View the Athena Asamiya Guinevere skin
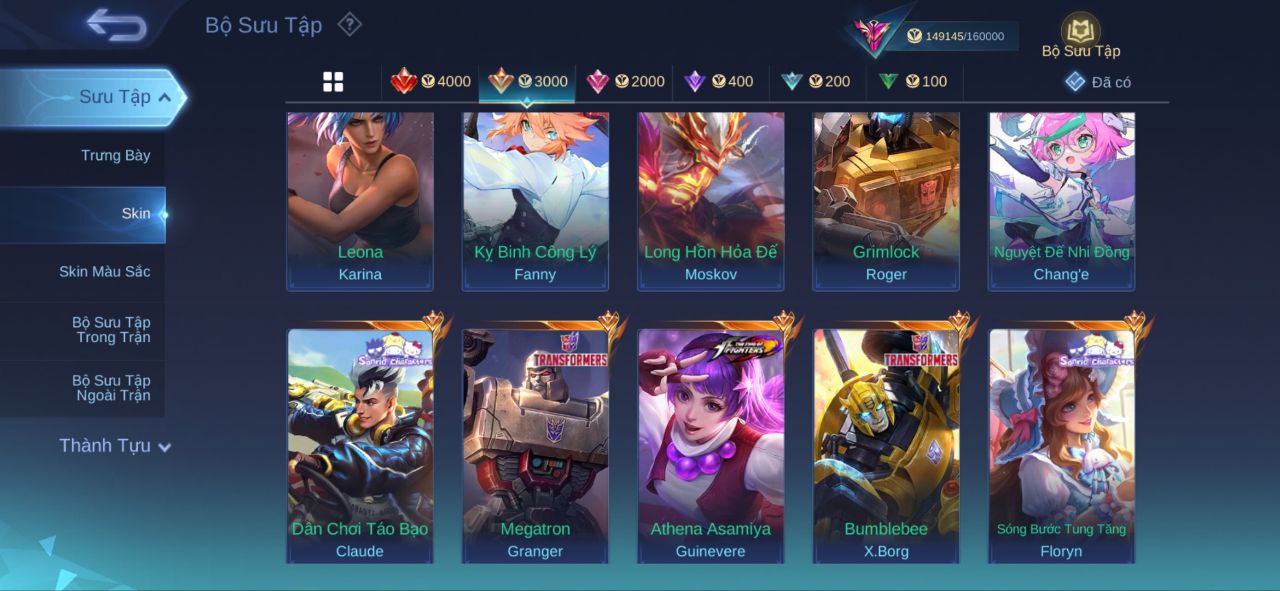 [711, 445]
